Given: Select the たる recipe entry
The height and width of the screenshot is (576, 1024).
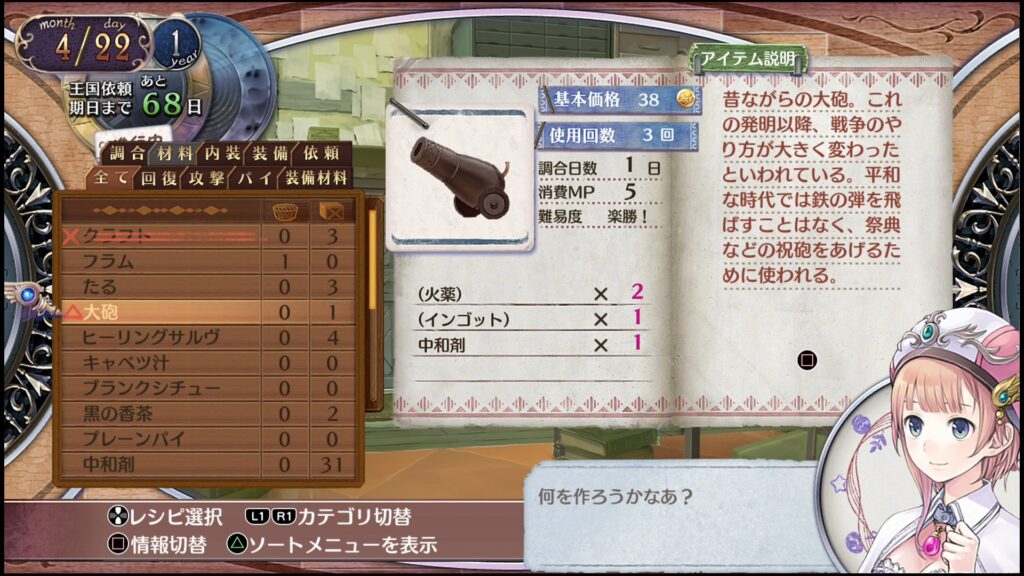Looking at the screenshot, I should pyautogui.click(x=160, y=287).
